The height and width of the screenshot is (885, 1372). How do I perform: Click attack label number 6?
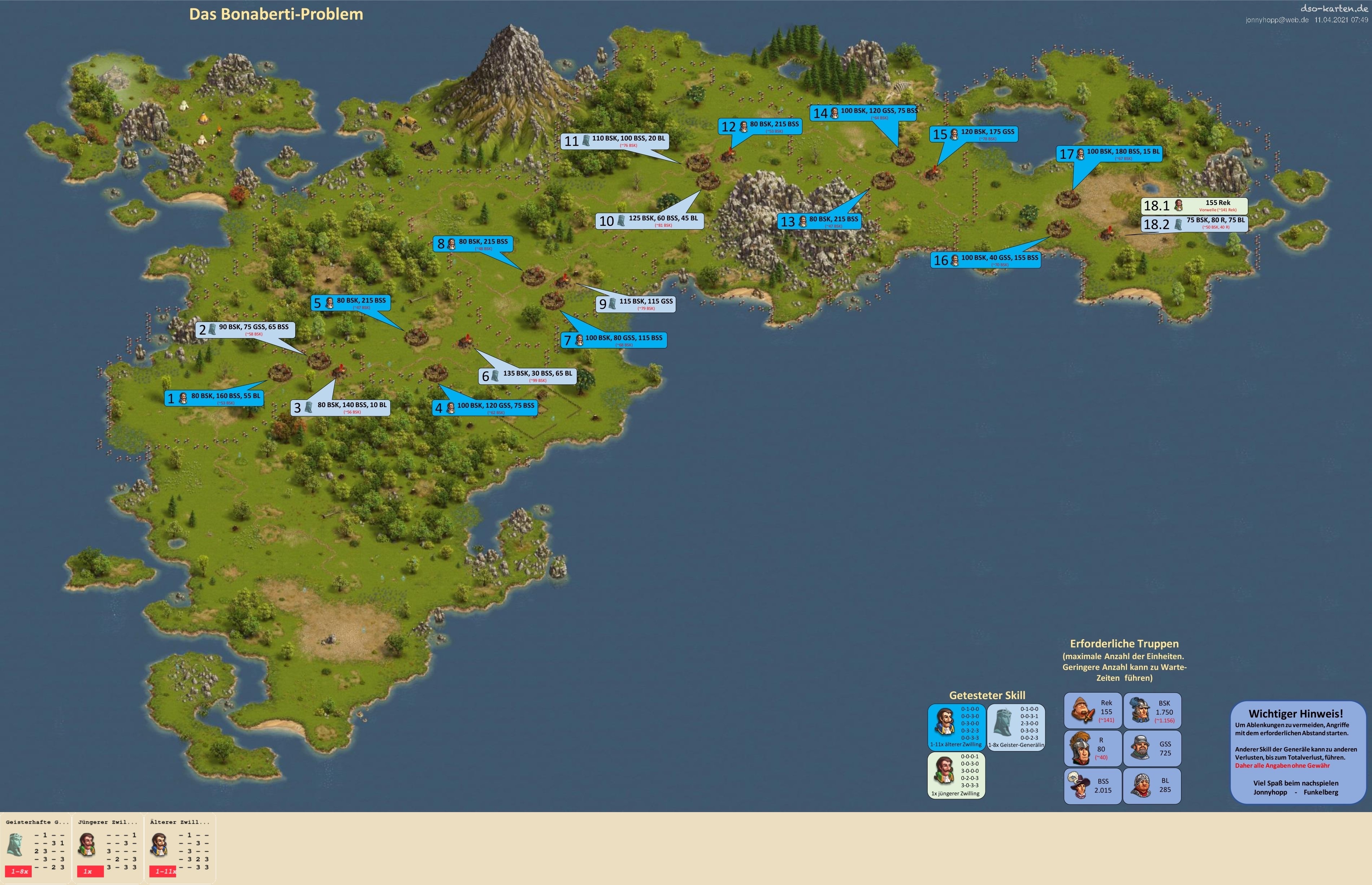click(x=527, y=376)
